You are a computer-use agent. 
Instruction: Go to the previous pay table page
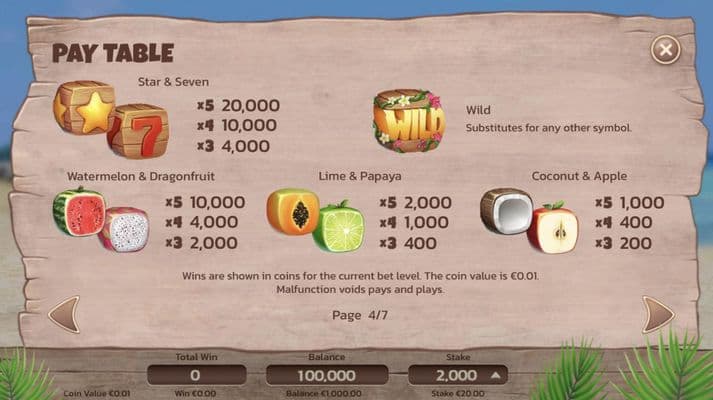coord(64,314)
